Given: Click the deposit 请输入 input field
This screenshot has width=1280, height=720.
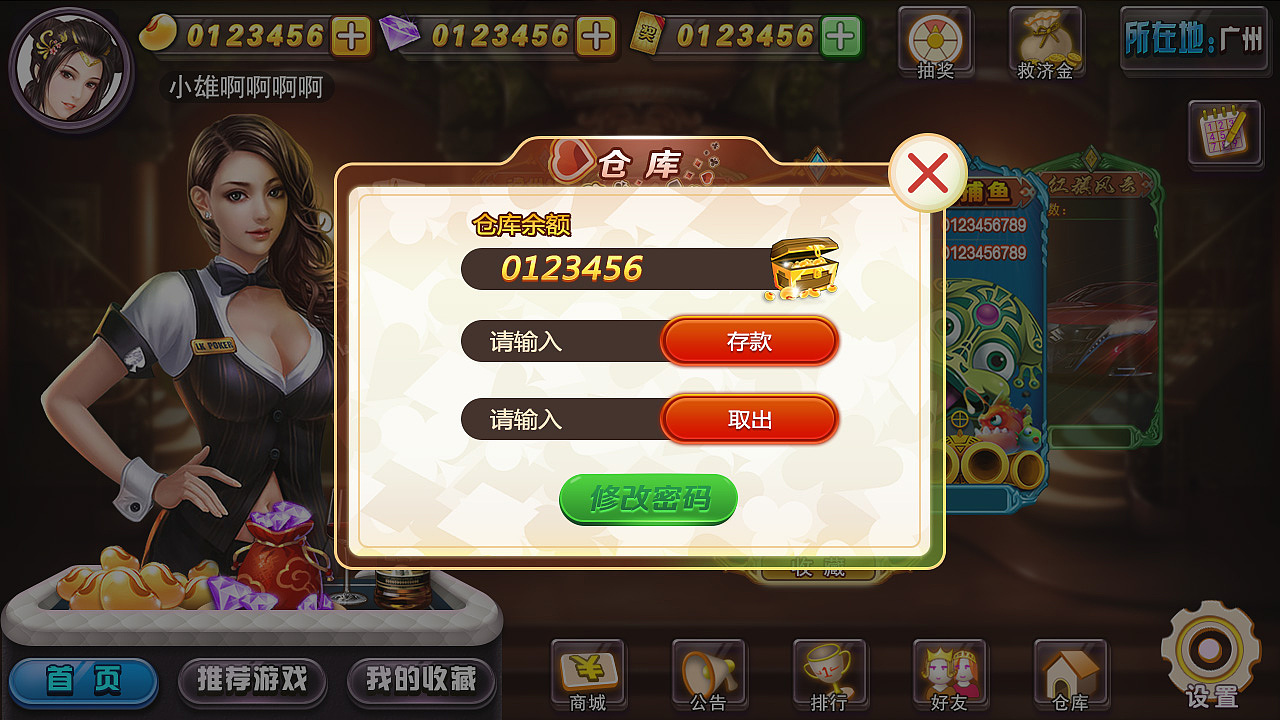Looking at the screenshot, I should 550,341.
